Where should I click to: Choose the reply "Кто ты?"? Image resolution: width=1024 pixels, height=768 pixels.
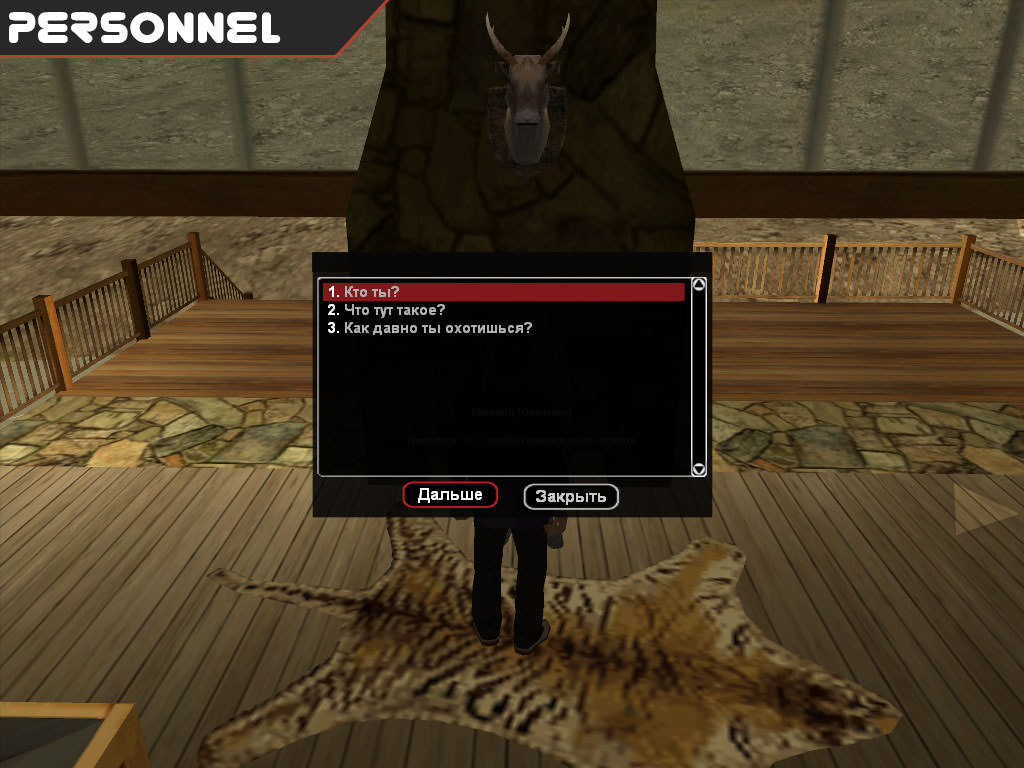(x=371, y=292)
